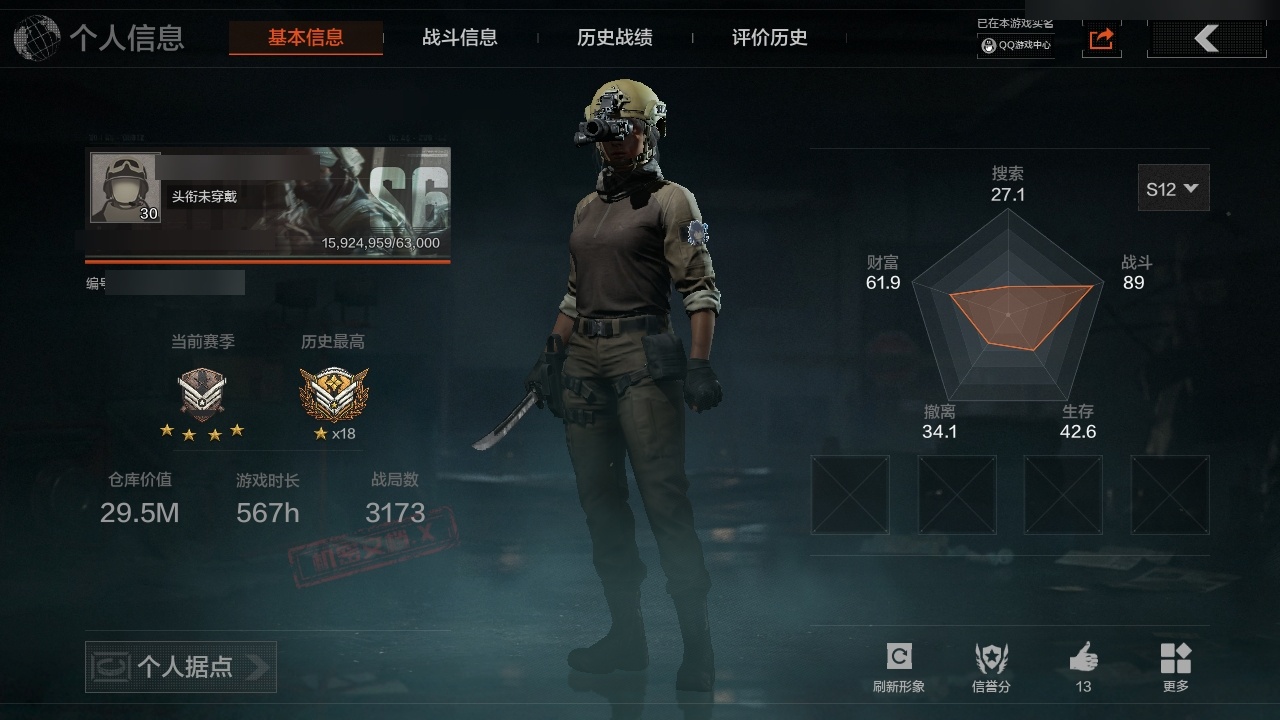The width and height of the screenshot is (1280, 720).
Task: Click the player avatar portrait
Action: [x=126, y=187]
